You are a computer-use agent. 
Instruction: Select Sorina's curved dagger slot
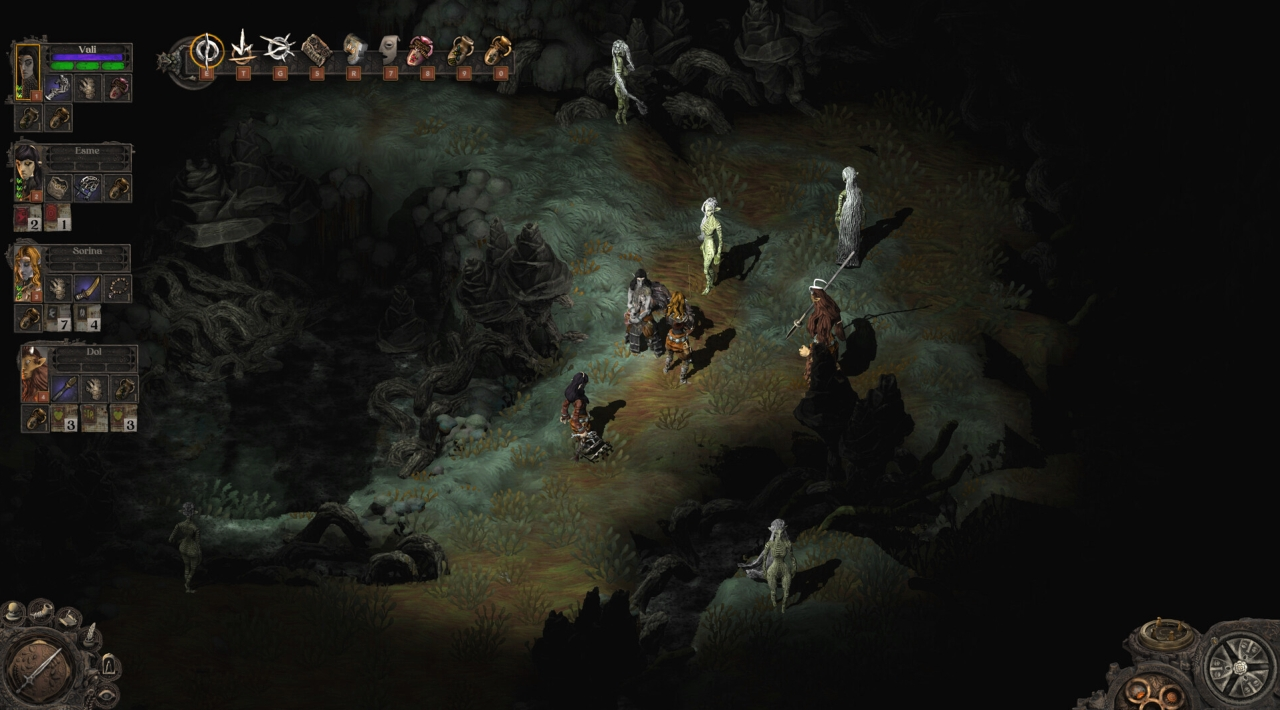88,288
